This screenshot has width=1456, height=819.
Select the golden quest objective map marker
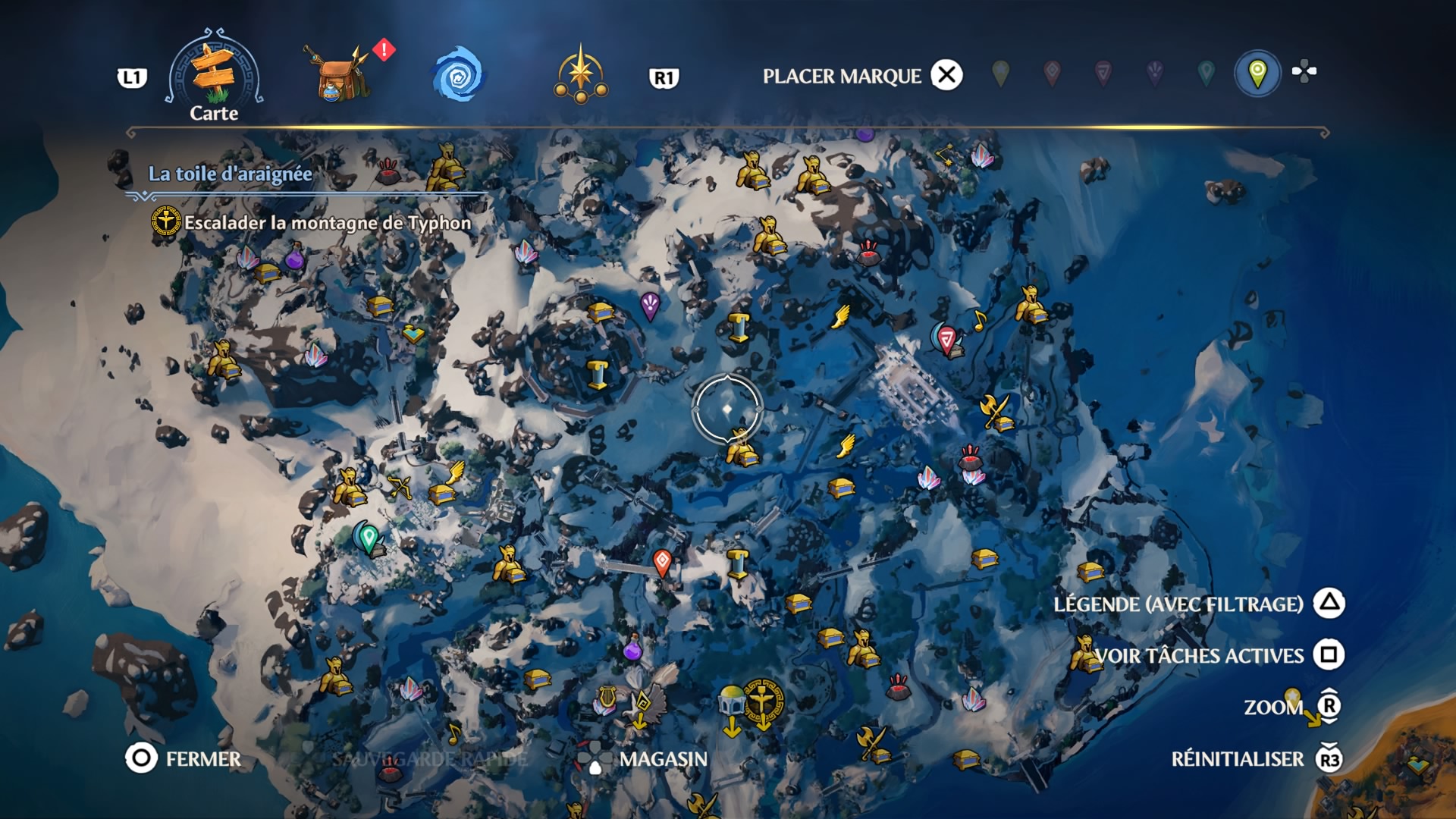(x=764, y=701)
